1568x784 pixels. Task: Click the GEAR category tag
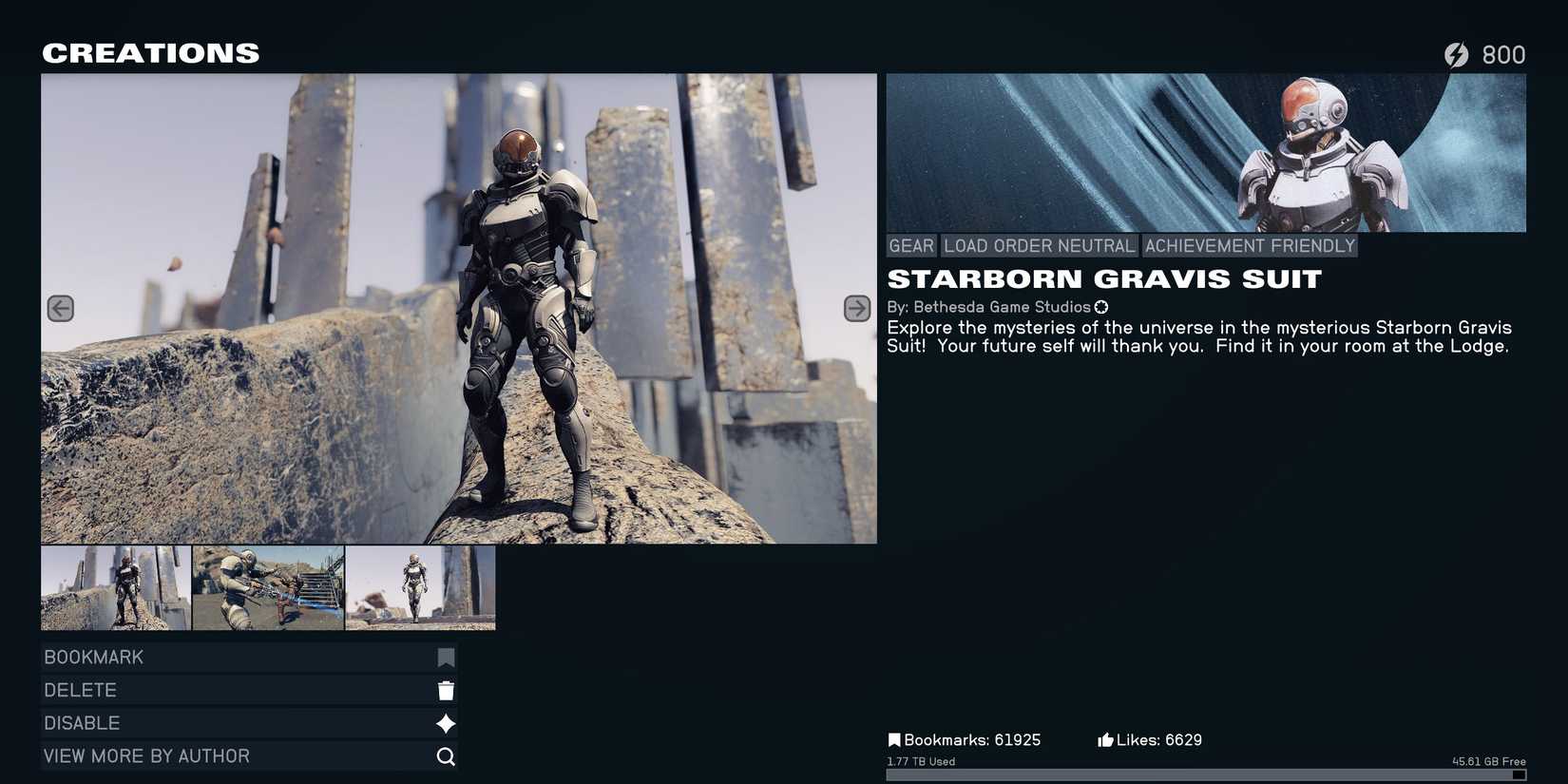[x=910, y=245]
